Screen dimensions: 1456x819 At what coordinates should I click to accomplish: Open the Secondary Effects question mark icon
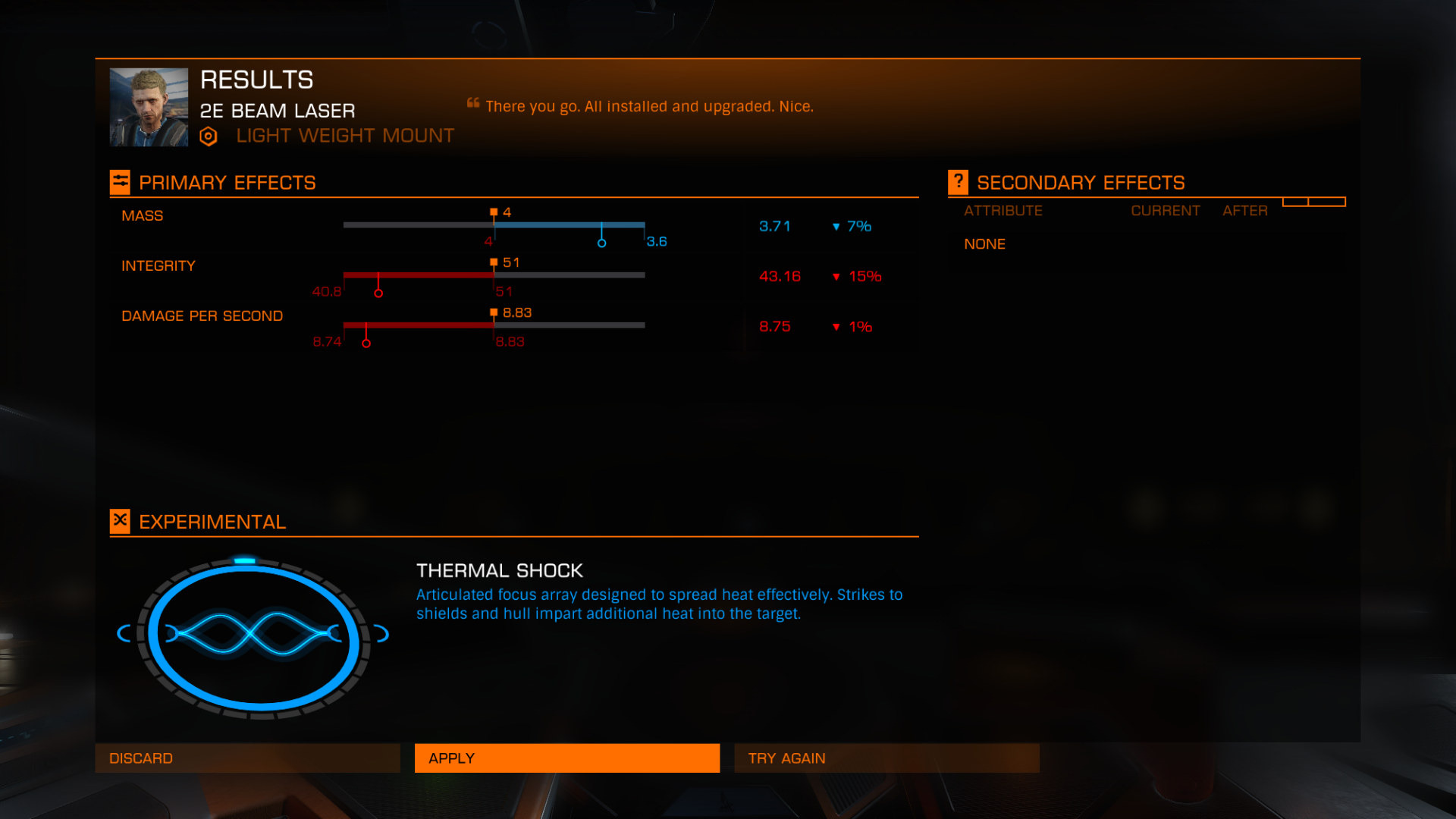pos(958,182)
